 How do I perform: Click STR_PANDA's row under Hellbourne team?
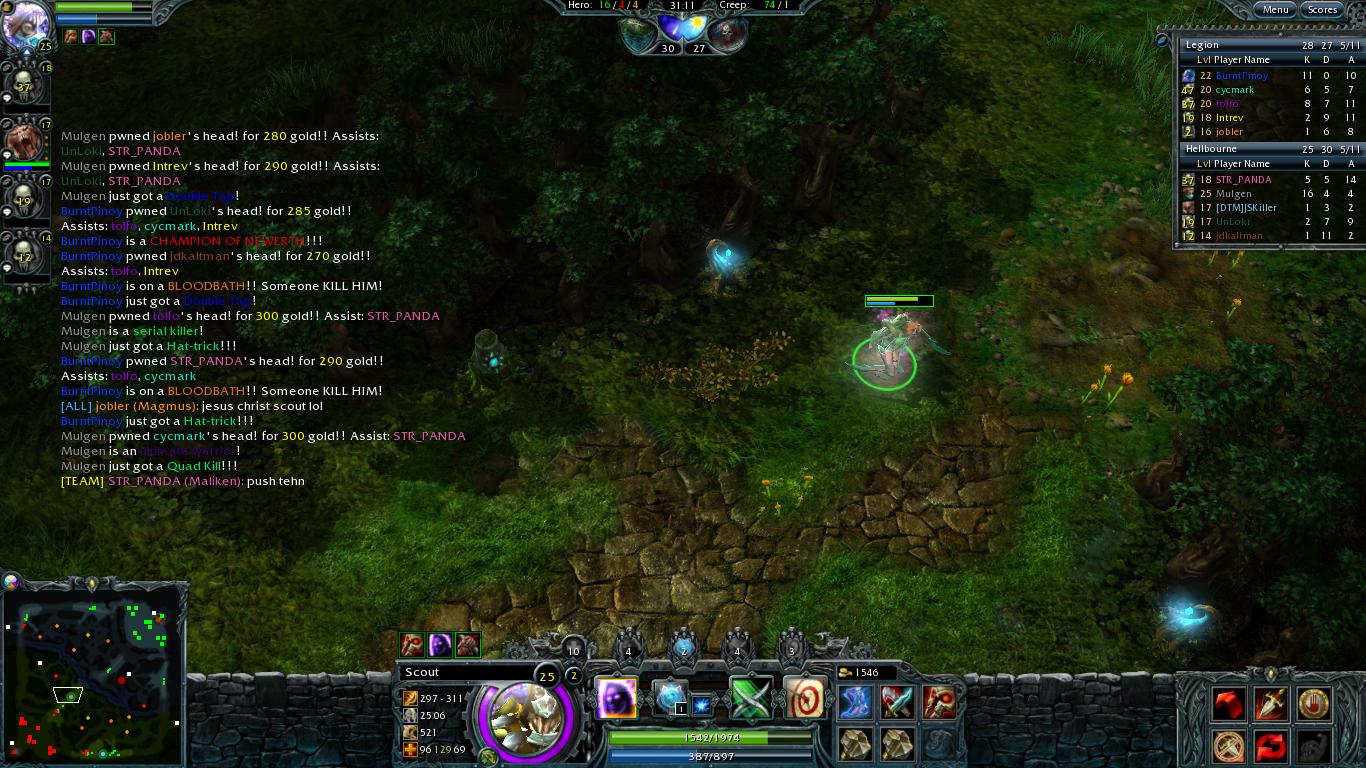[x=1244, y=179]
